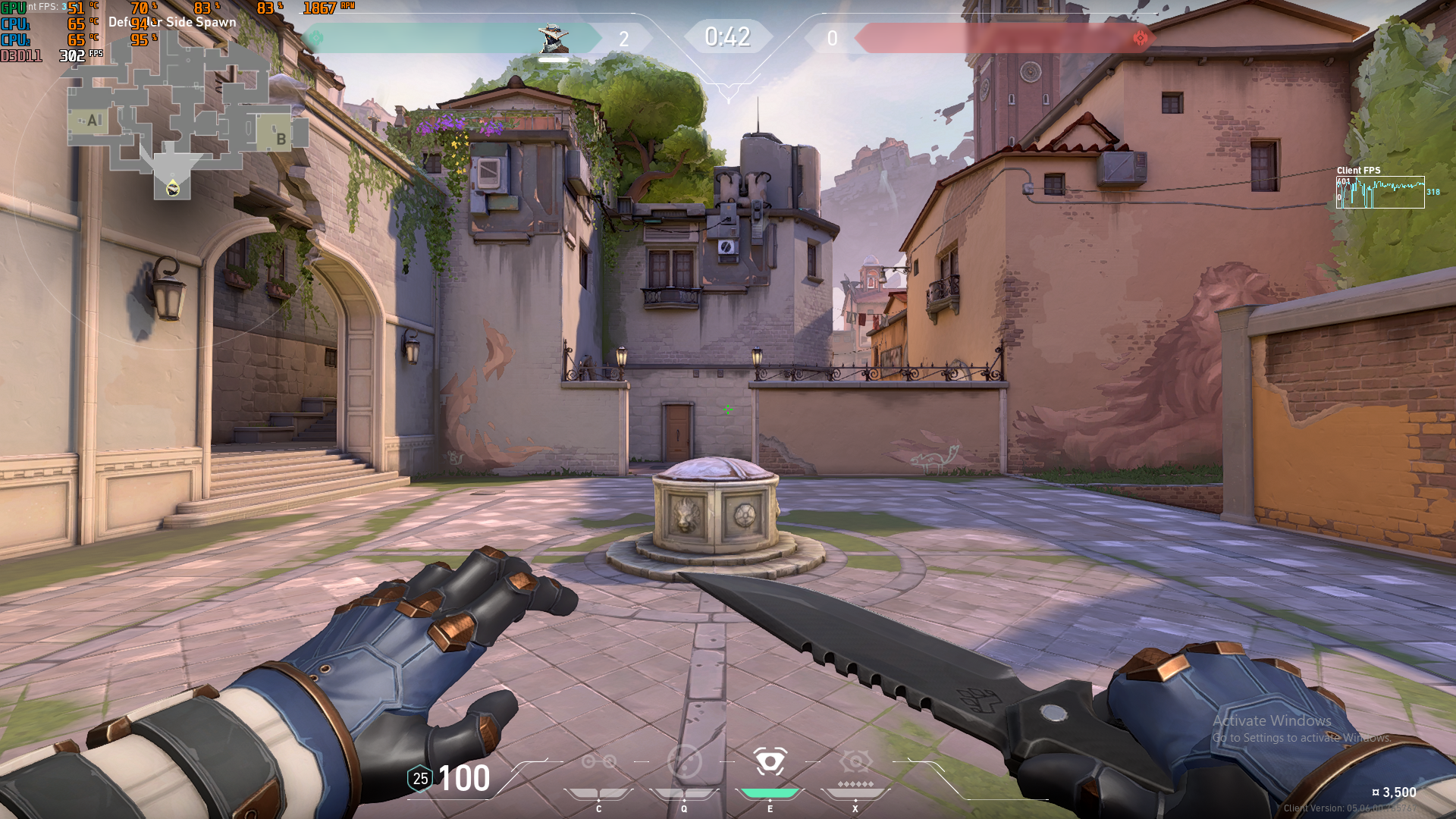Click the player position marker on minimap
The width and height of the screenshot is (1456, 819).
tap(173, 189)
